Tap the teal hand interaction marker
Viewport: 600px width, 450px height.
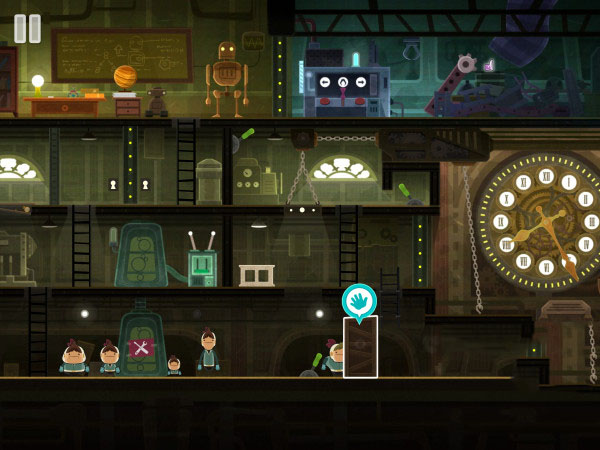click(x=359, y=299)
